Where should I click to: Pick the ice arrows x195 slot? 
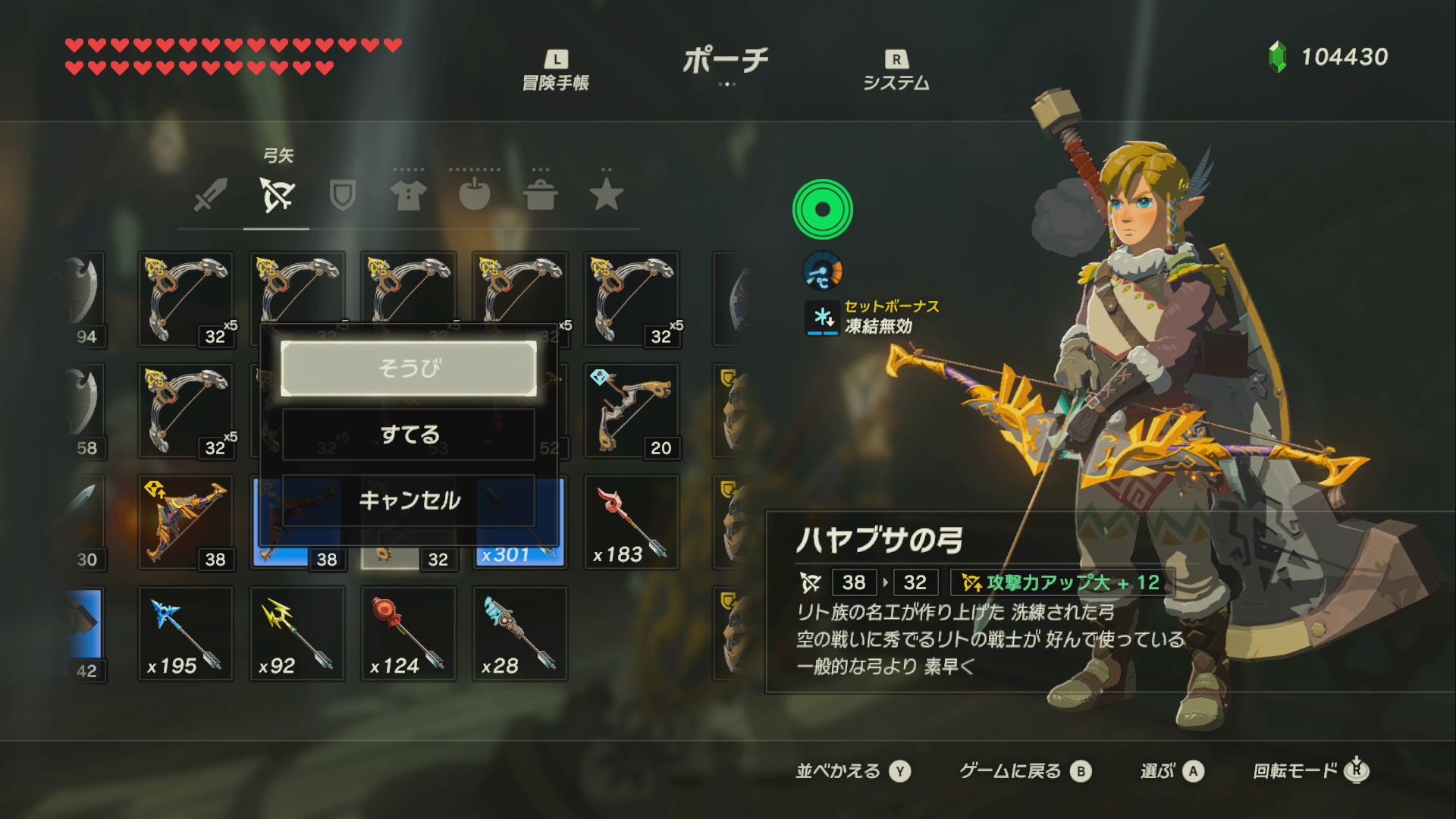[185, 634]
